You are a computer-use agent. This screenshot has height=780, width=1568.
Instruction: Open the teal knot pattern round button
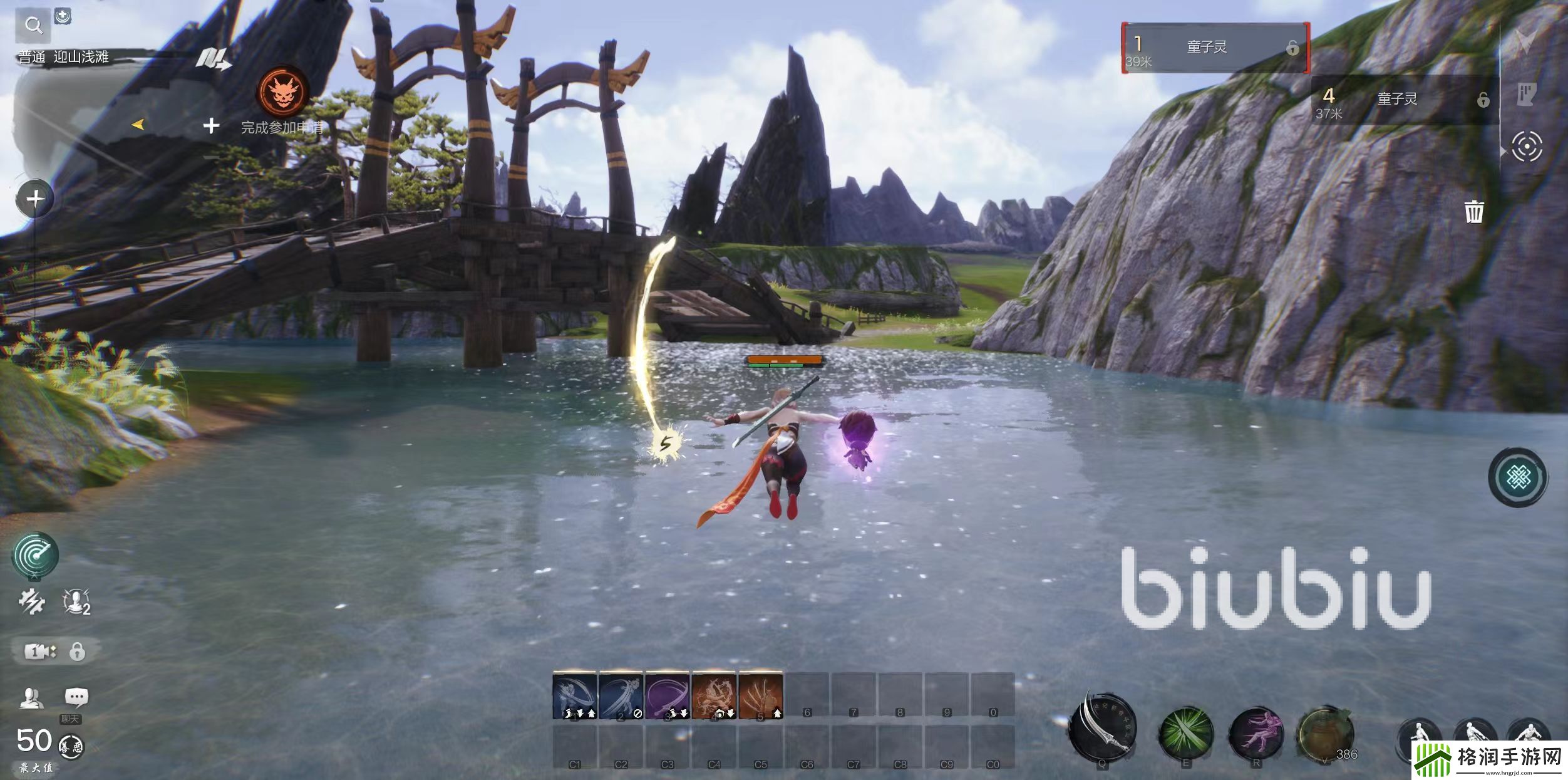coord(1518,477)
